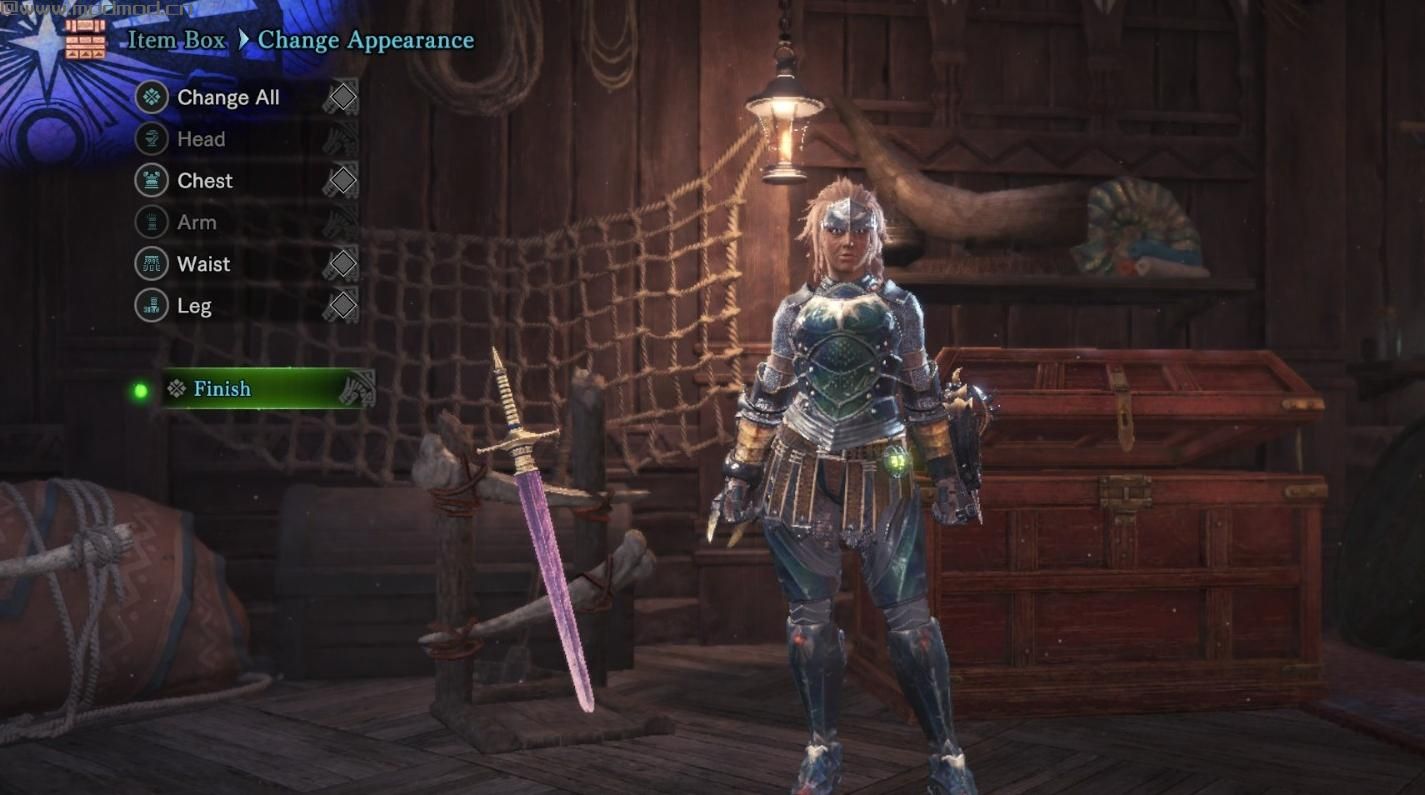Go back to Item Box breadcrumb
Screen dimensions: 1425x795
click(175, 40)
